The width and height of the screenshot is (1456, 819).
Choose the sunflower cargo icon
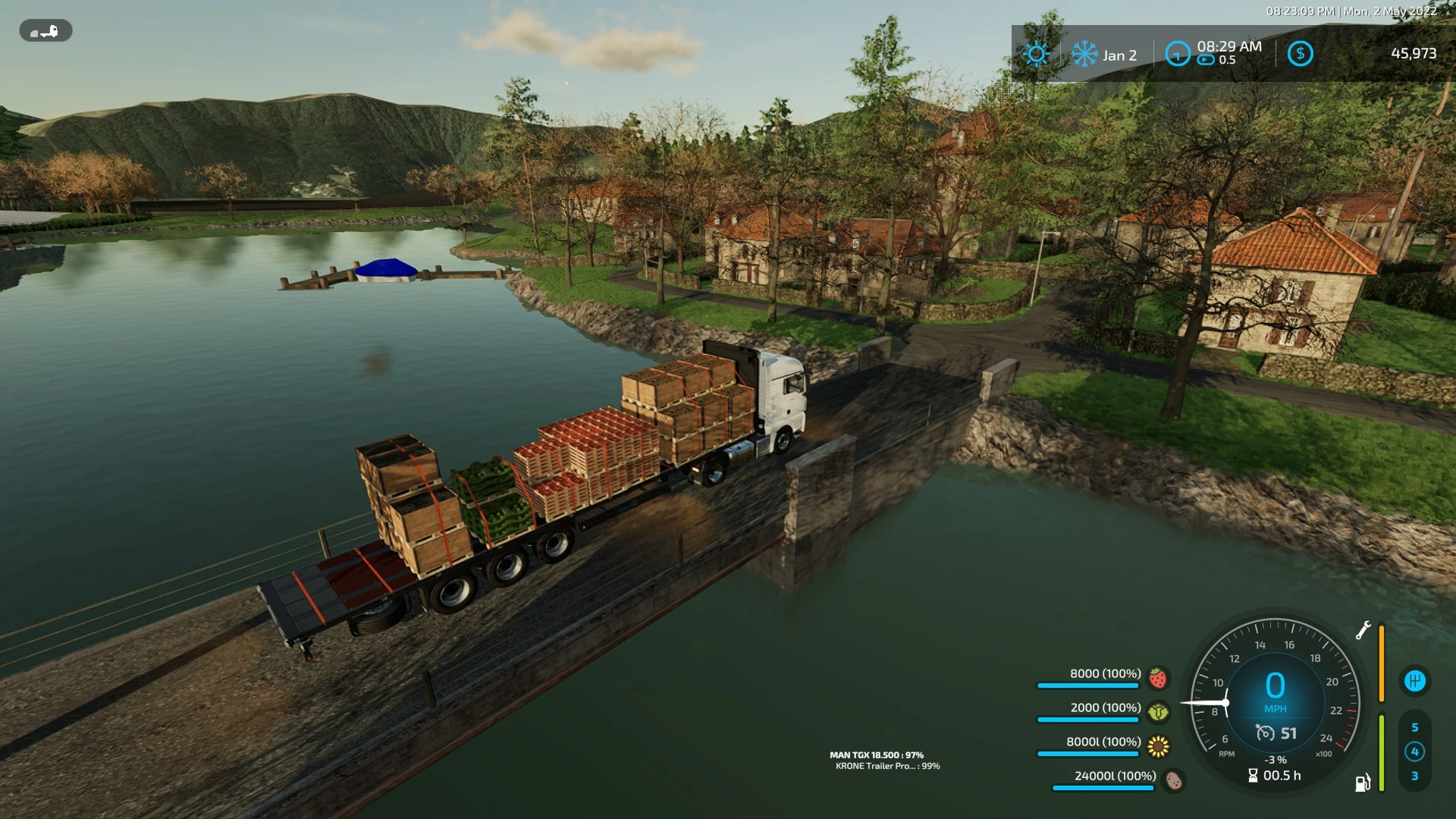click(1158, 747)
